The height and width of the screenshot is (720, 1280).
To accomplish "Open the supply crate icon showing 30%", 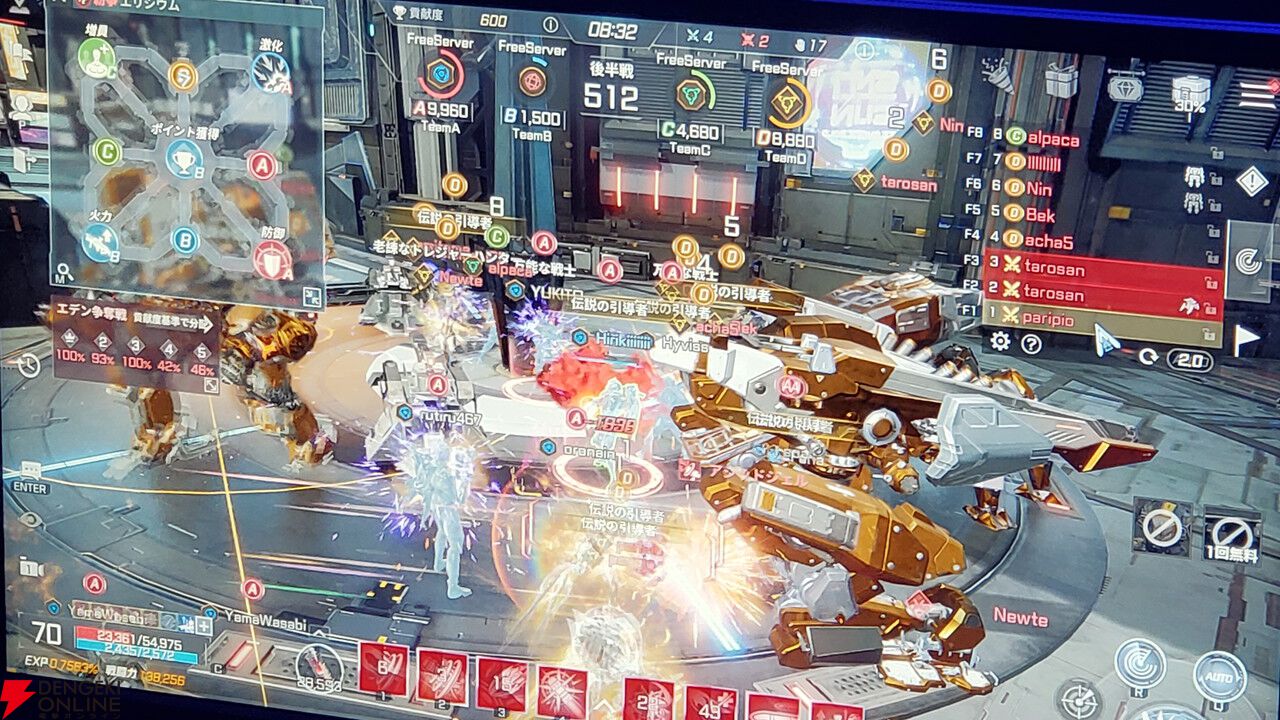I will click(1190, 86).
